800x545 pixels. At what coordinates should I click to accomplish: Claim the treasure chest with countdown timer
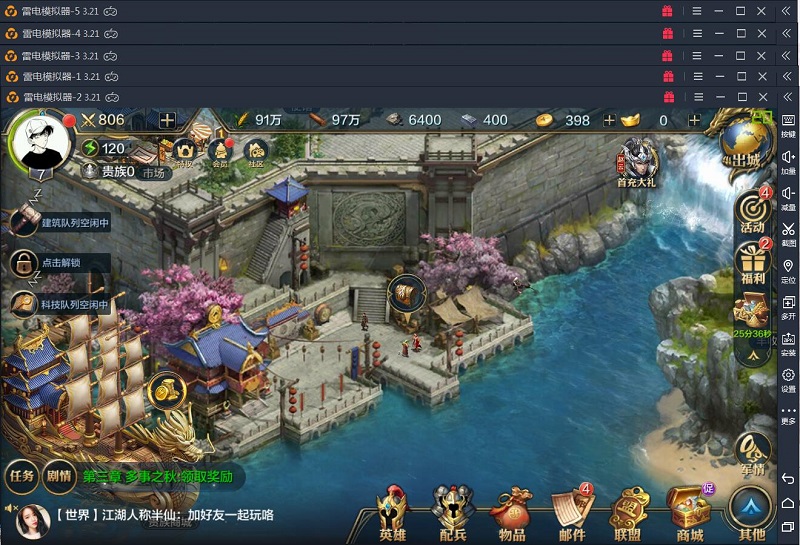752,315
